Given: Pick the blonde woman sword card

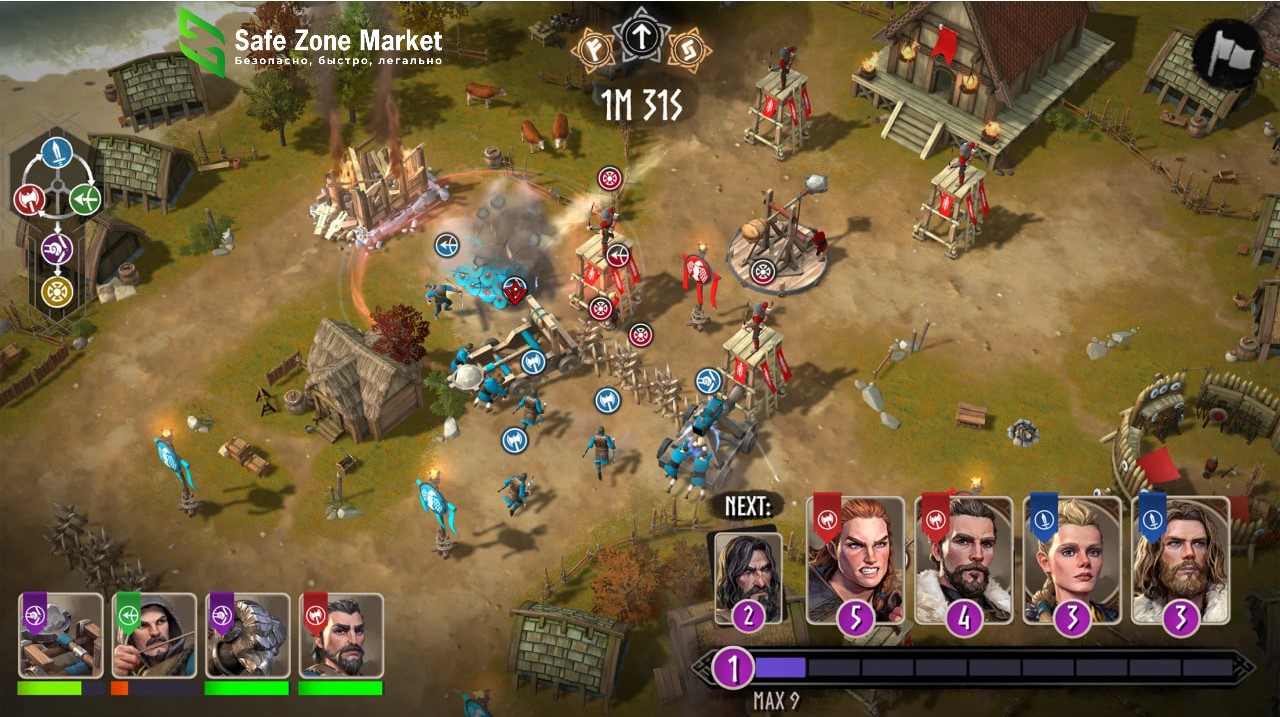Looking at the screenshot, I should pyautogui.click(x=1071, y=560).
